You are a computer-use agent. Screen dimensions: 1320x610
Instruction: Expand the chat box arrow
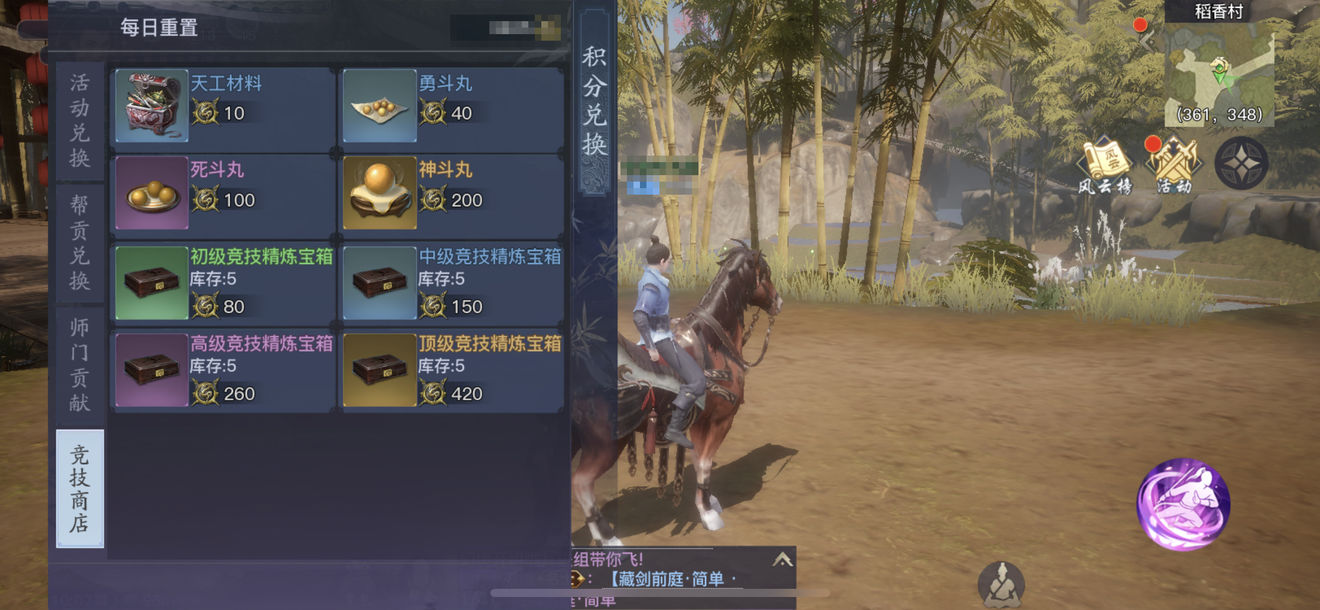coord(782,560)
